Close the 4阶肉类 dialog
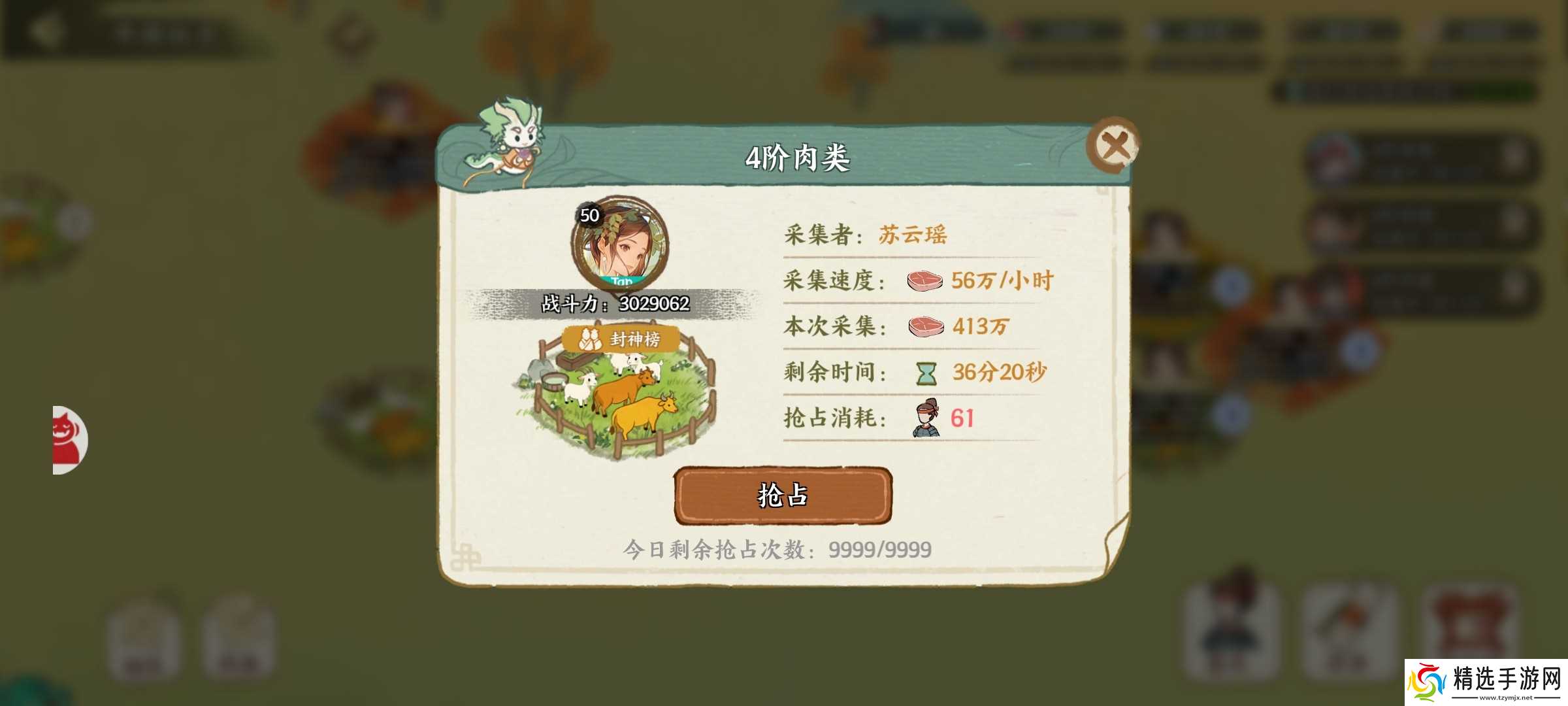 1115,144
